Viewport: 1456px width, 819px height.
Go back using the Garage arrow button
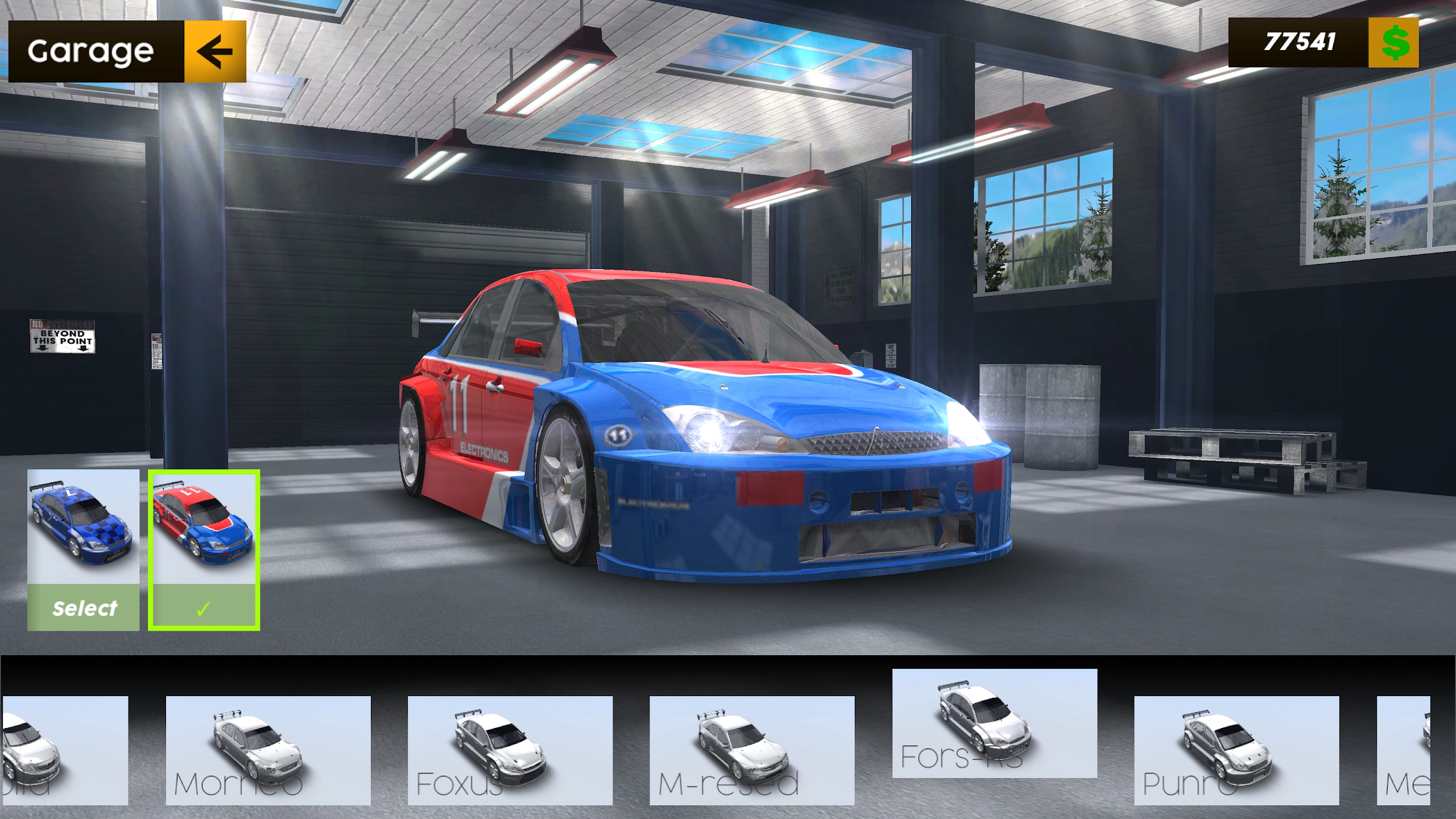click(x=215, y=52)
